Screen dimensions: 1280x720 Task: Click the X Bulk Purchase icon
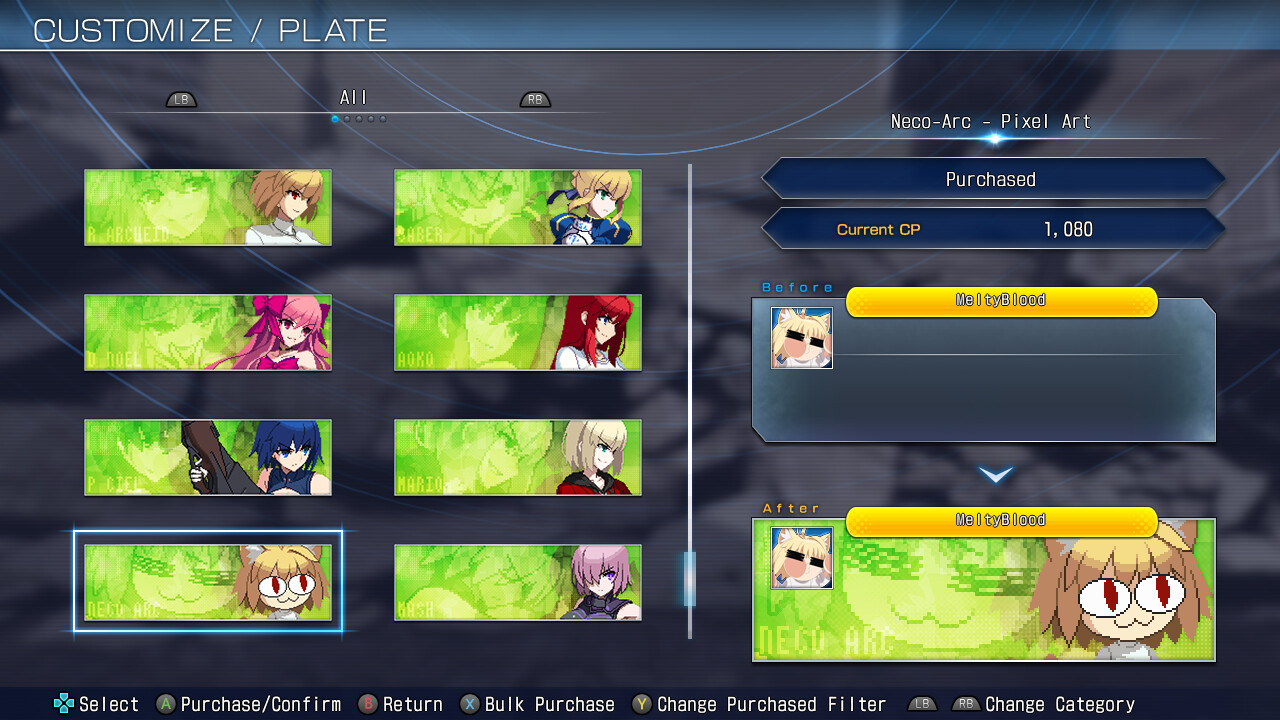470,704
